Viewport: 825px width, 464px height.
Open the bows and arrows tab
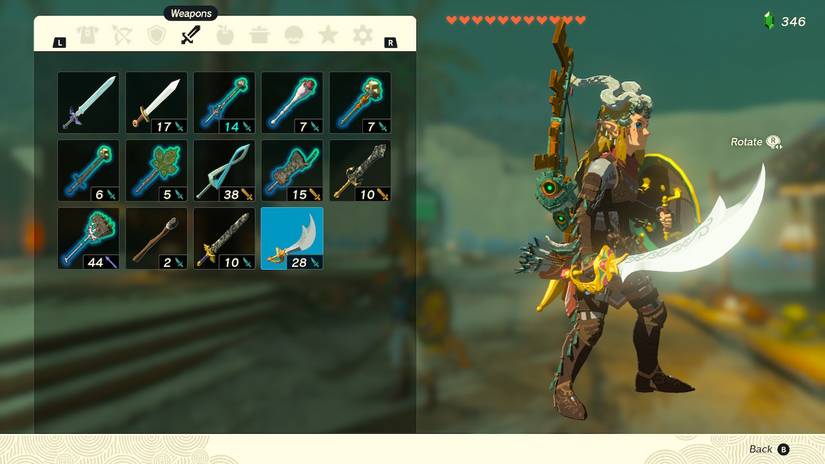tap(121, 37)
